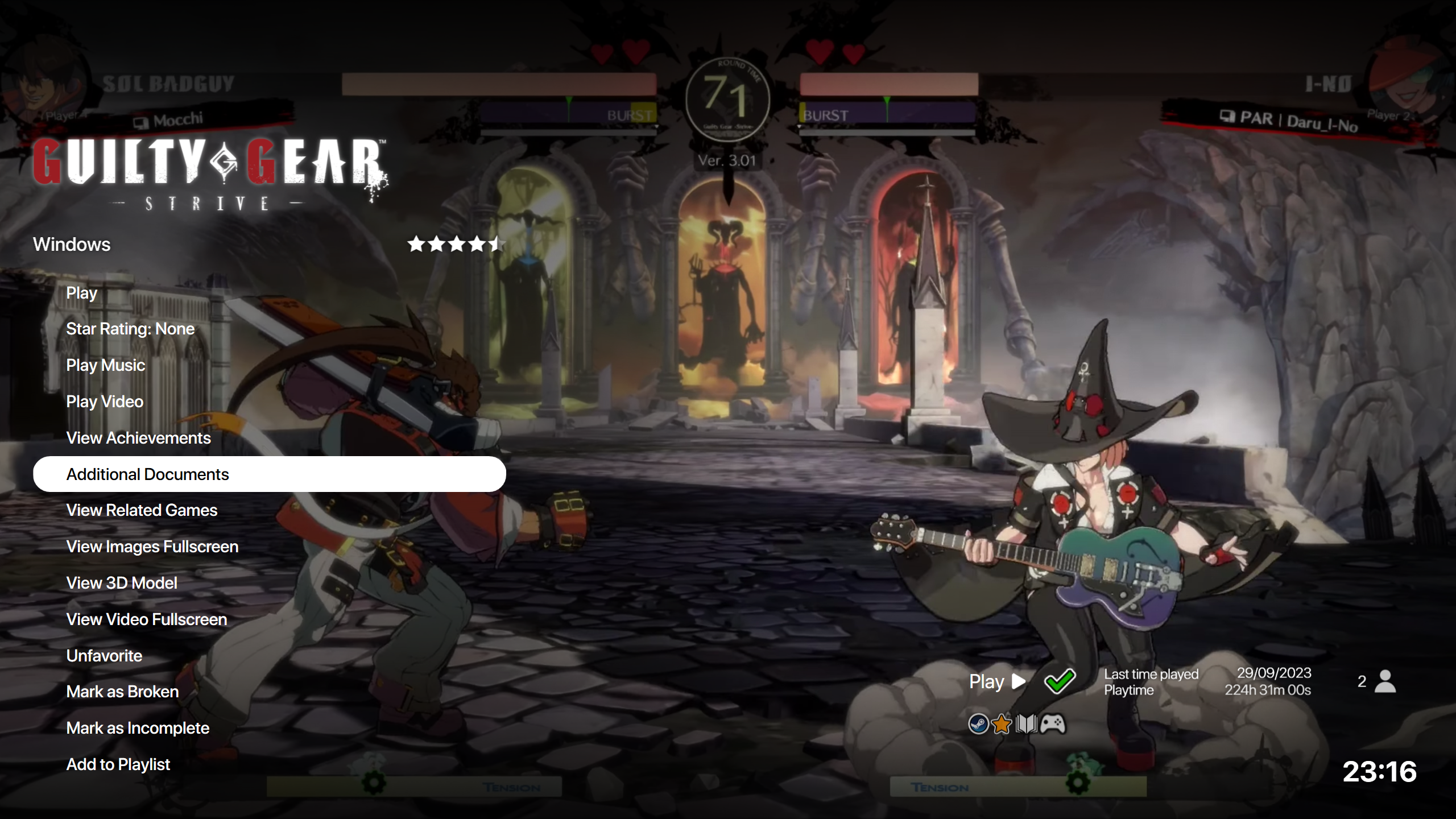
Task: Open Add to Playlist
Action: [x=118, y=764]
